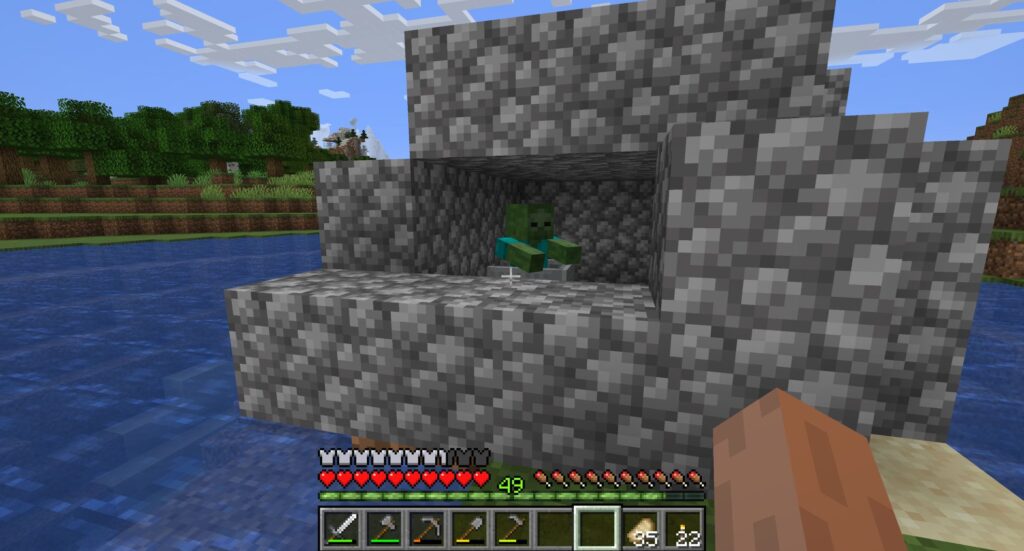This screenshot has height=551, width=1024.
Task: Choose the torch stack of 22
Action: click(x=683, y=529)
